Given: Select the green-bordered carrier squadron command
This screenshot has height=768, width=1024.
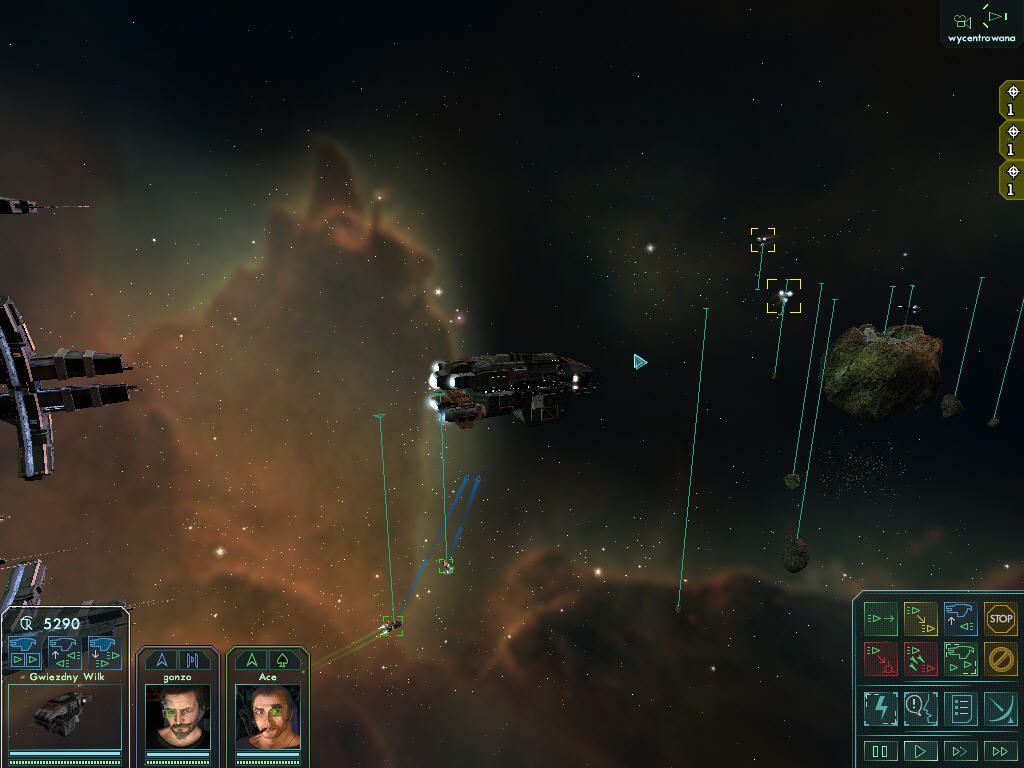Looking at the screenshot, I should tap(960, 659).
